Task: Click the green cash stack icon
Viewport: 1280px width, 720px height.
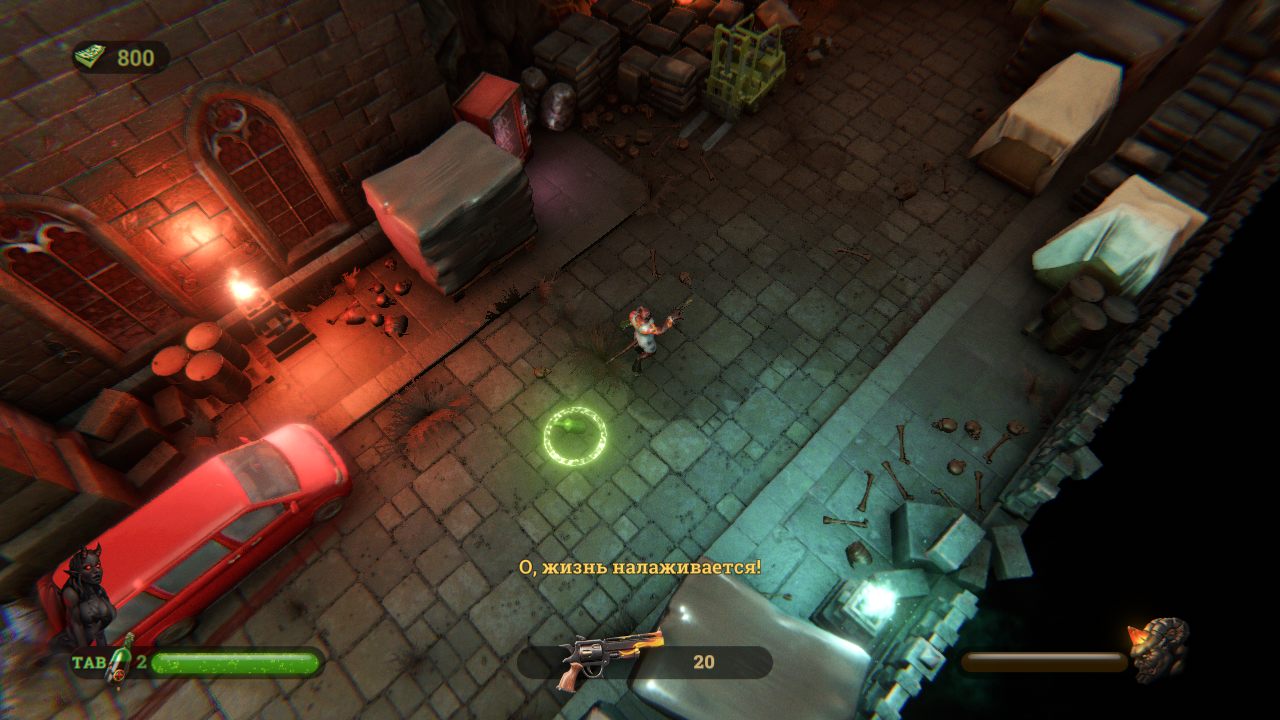Action: pos(91,57)
